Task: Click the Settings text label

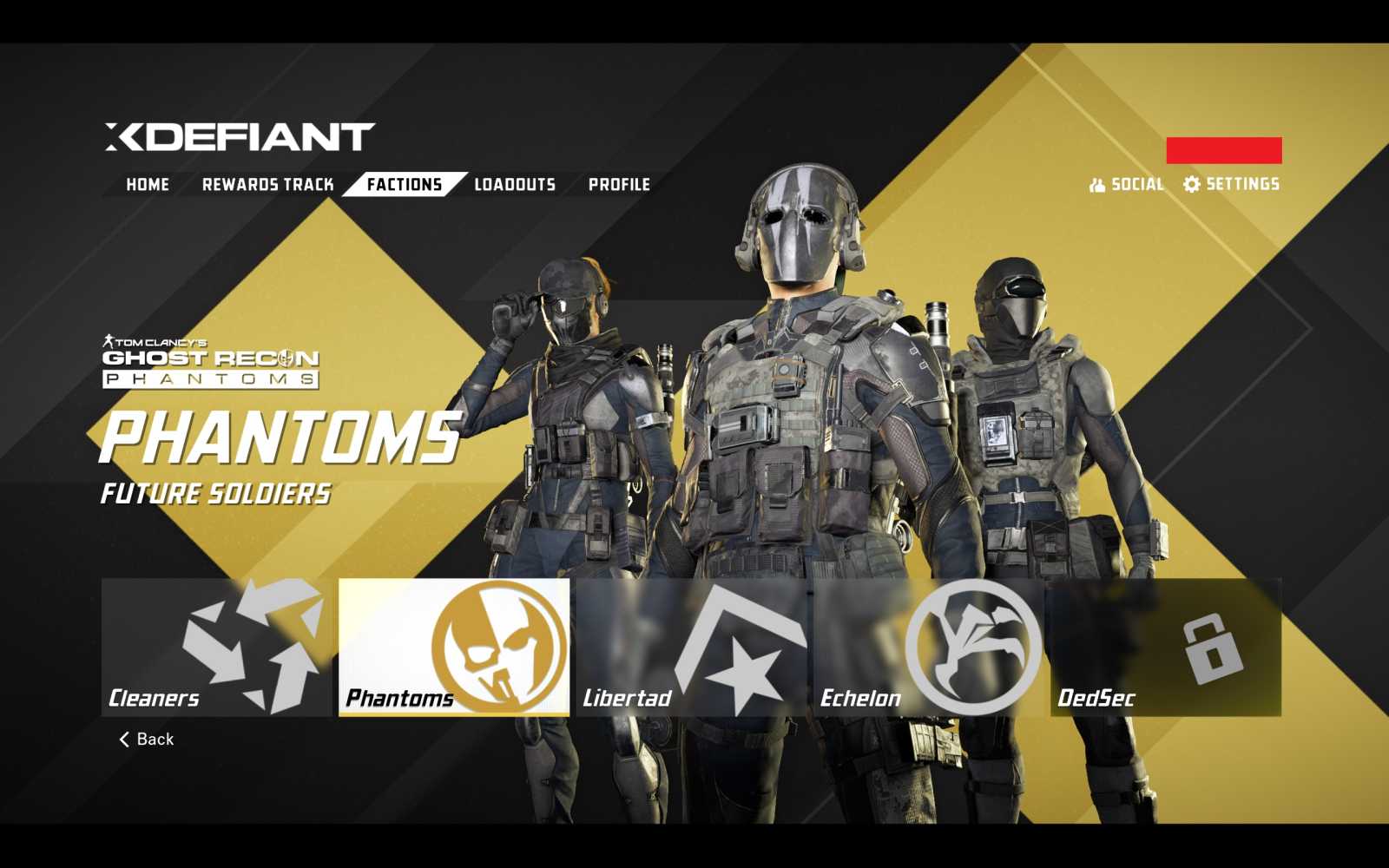Action: tap(1241, 184)
